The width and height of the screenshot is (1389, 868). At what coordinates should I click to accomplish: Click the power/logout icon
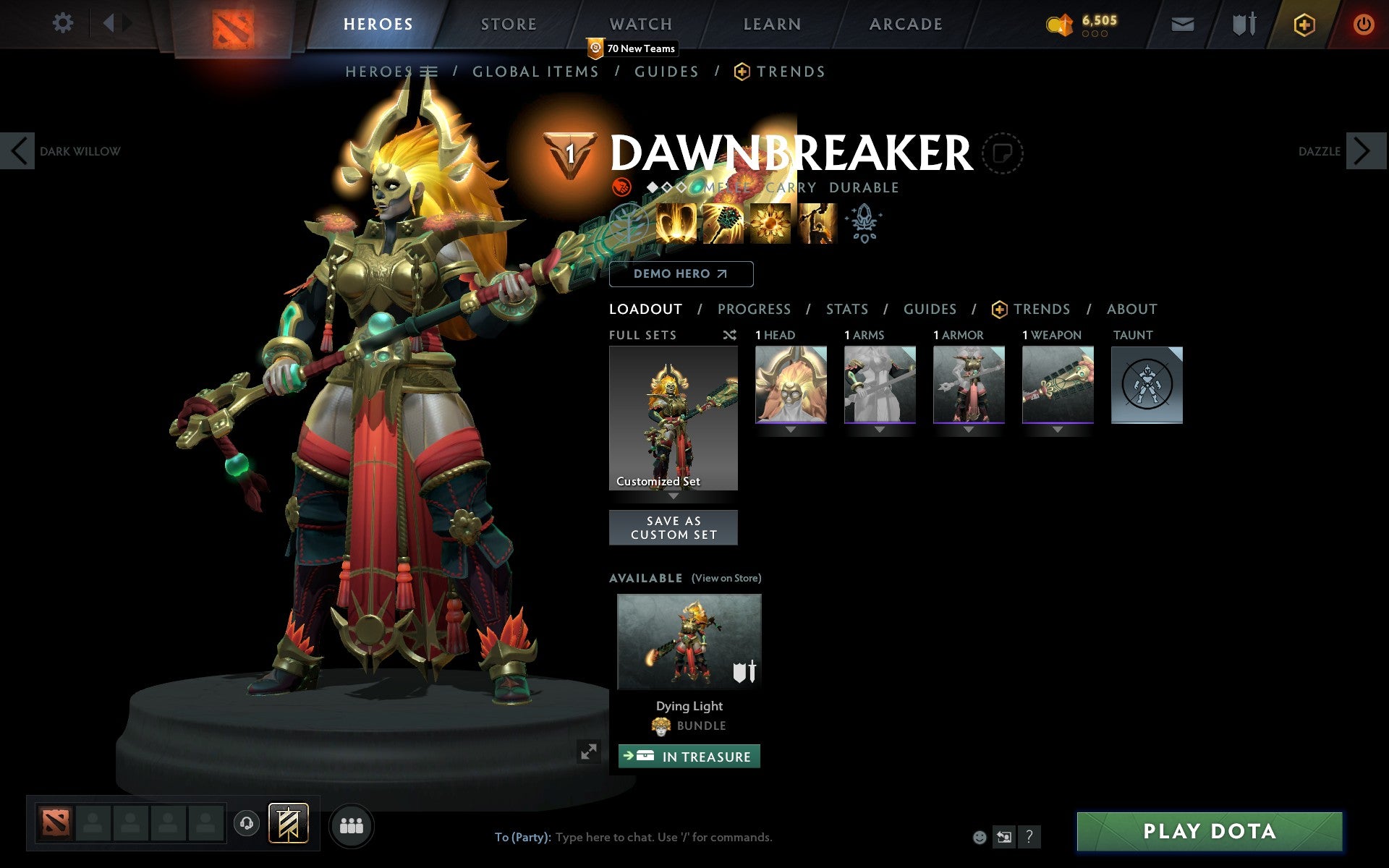tap(1364, 23)
